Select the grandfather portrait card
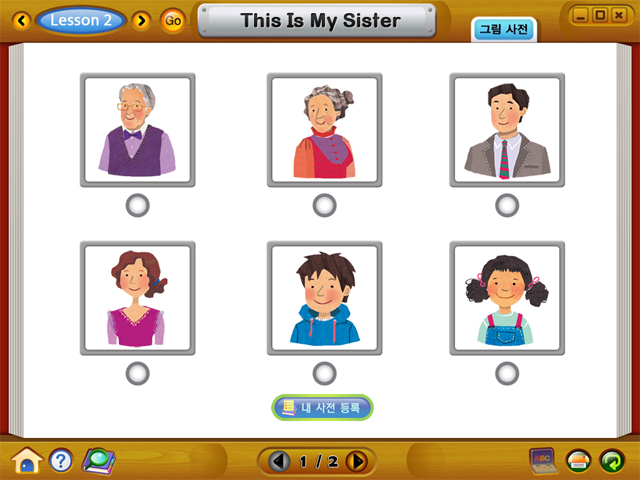 pos(138,129)
